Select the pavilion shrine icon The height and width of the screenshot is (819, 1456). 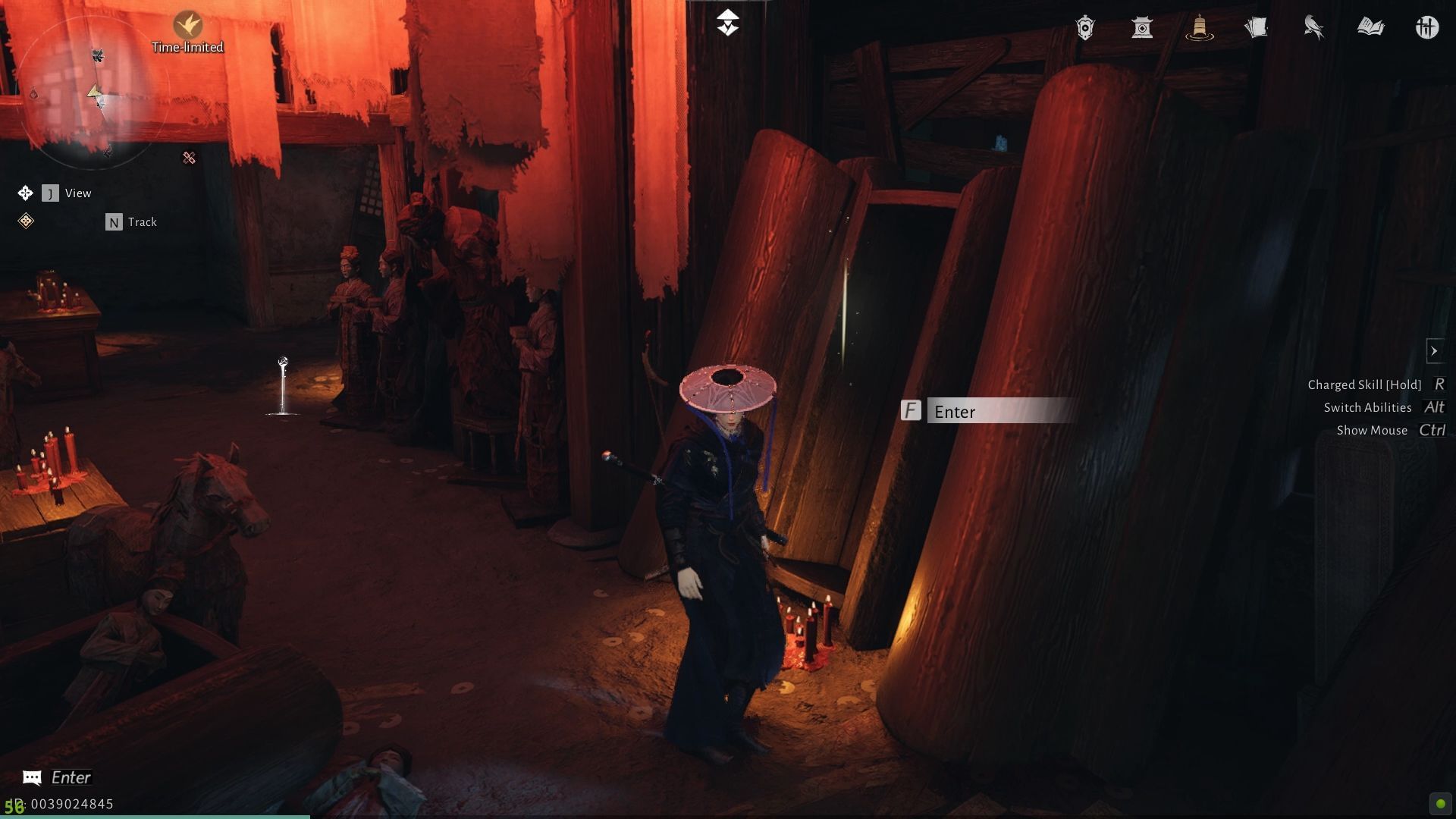1142,27
